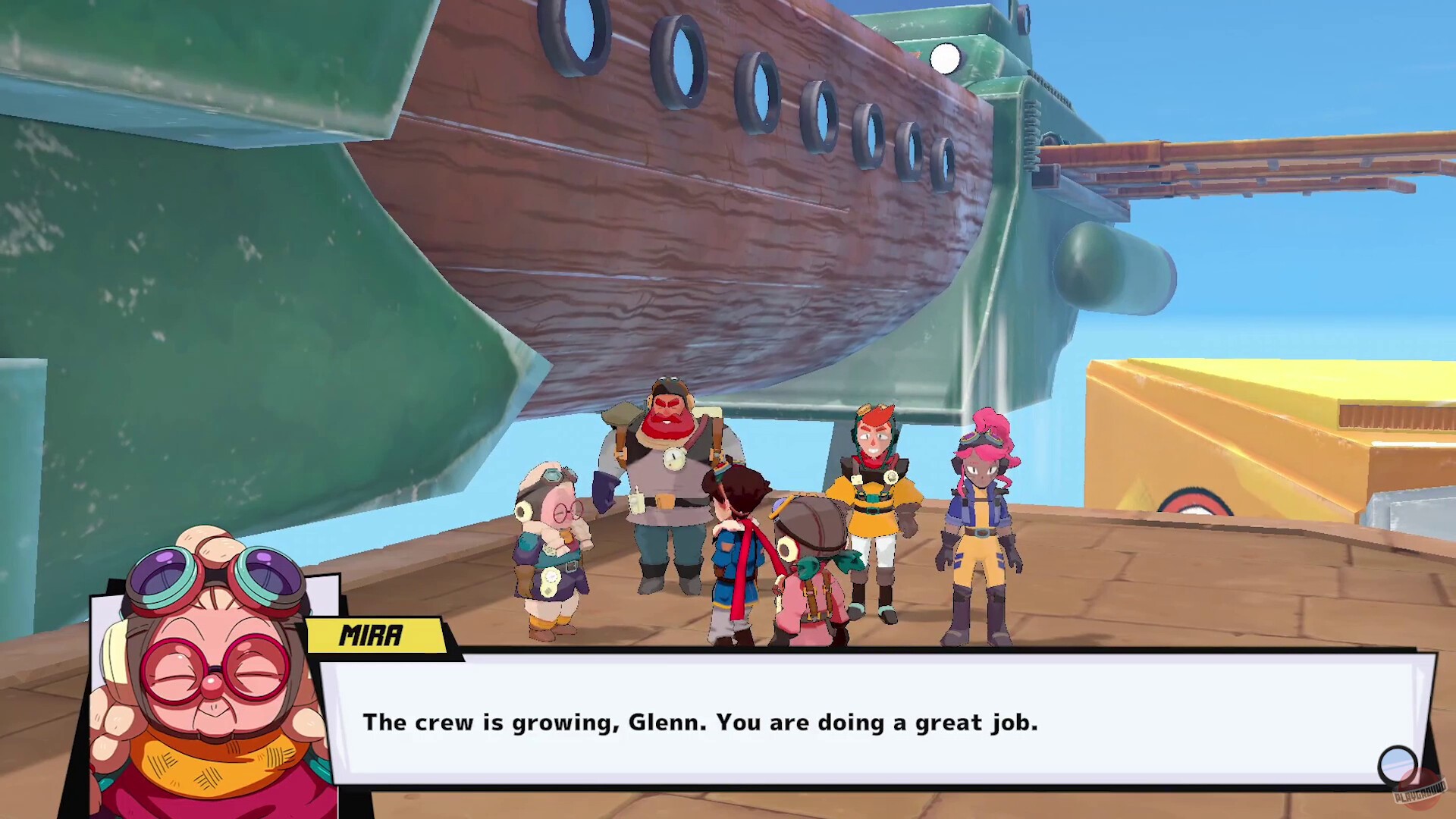The width and height of the screenshot is (1456, 819).
Task: Select the green submarine pod on the ship
Action: click(x=1107, y=265)
